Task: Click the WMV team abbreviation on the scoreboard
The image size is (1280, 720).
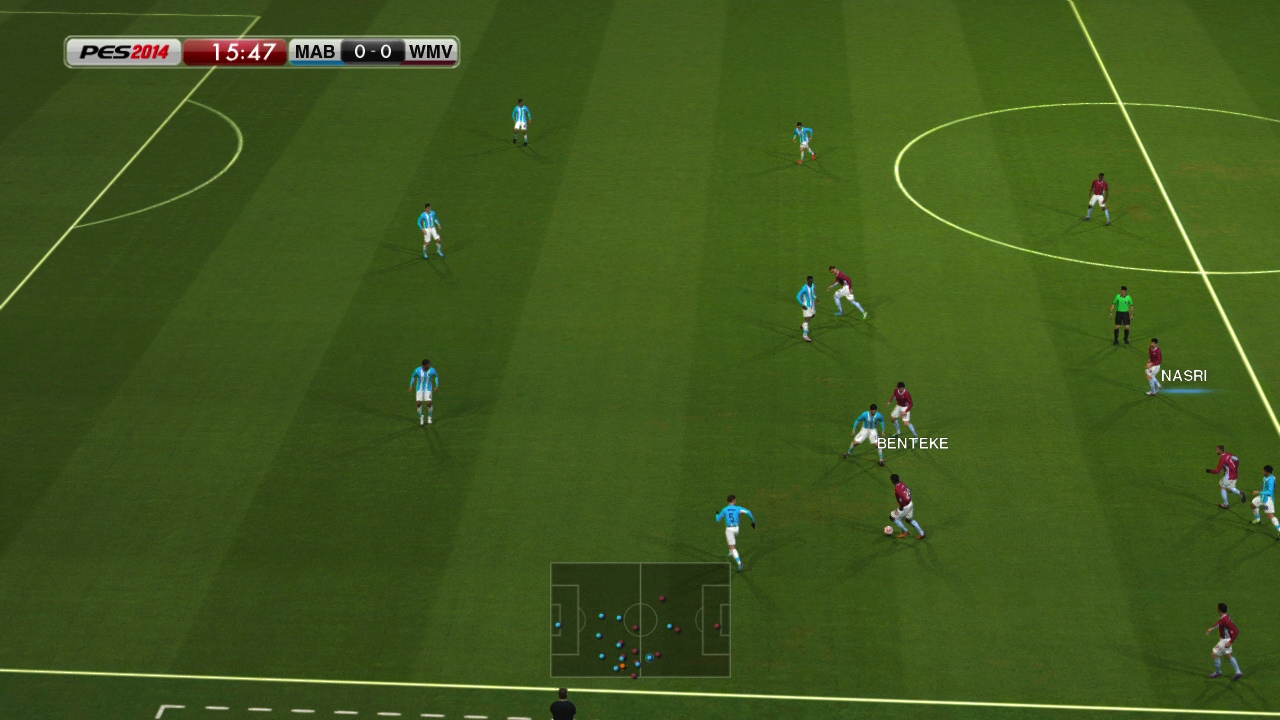Action: click(x=430, y=51)
